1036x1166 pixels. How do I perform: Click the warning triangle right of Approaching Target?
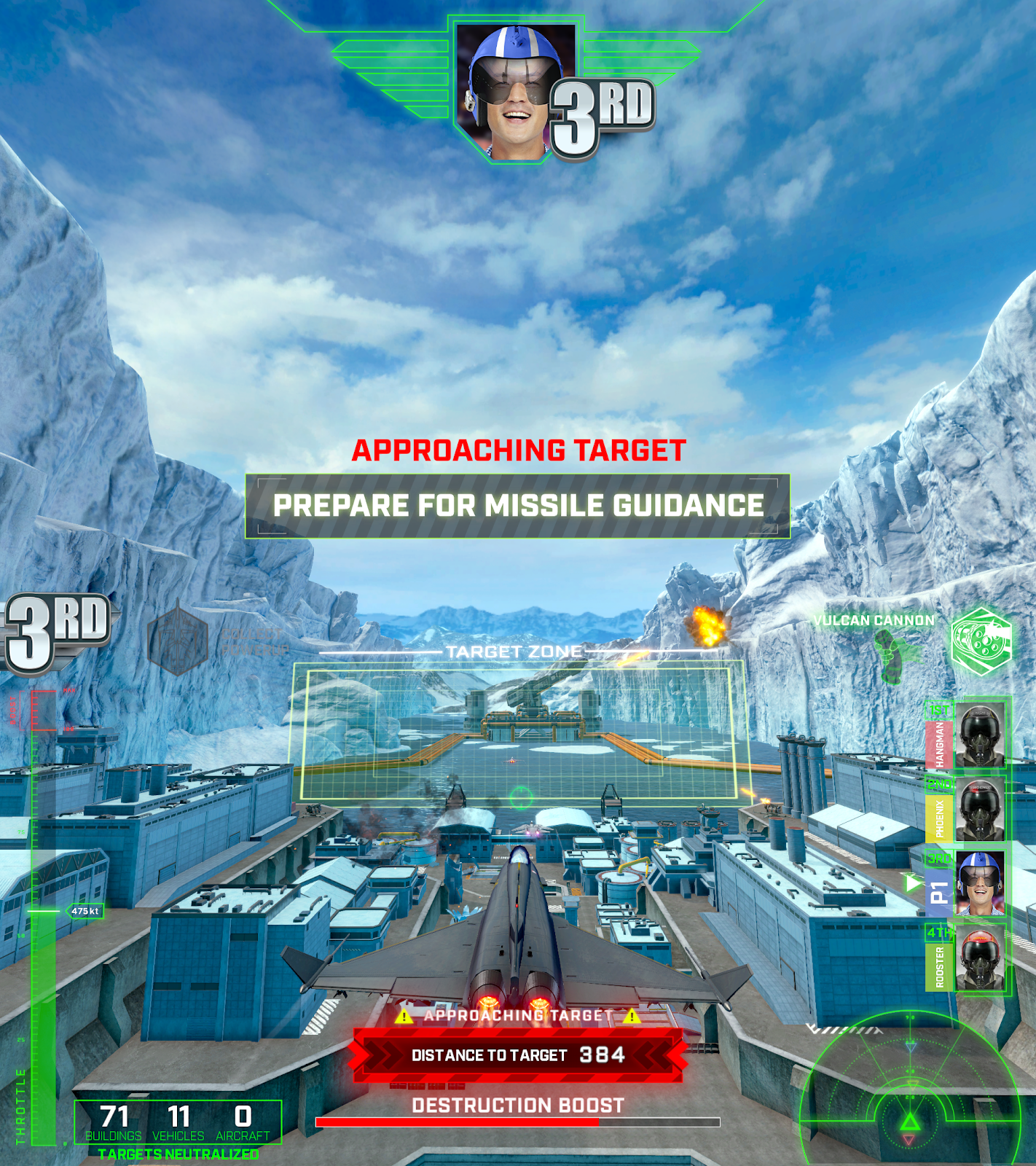tap(632, 1014)
